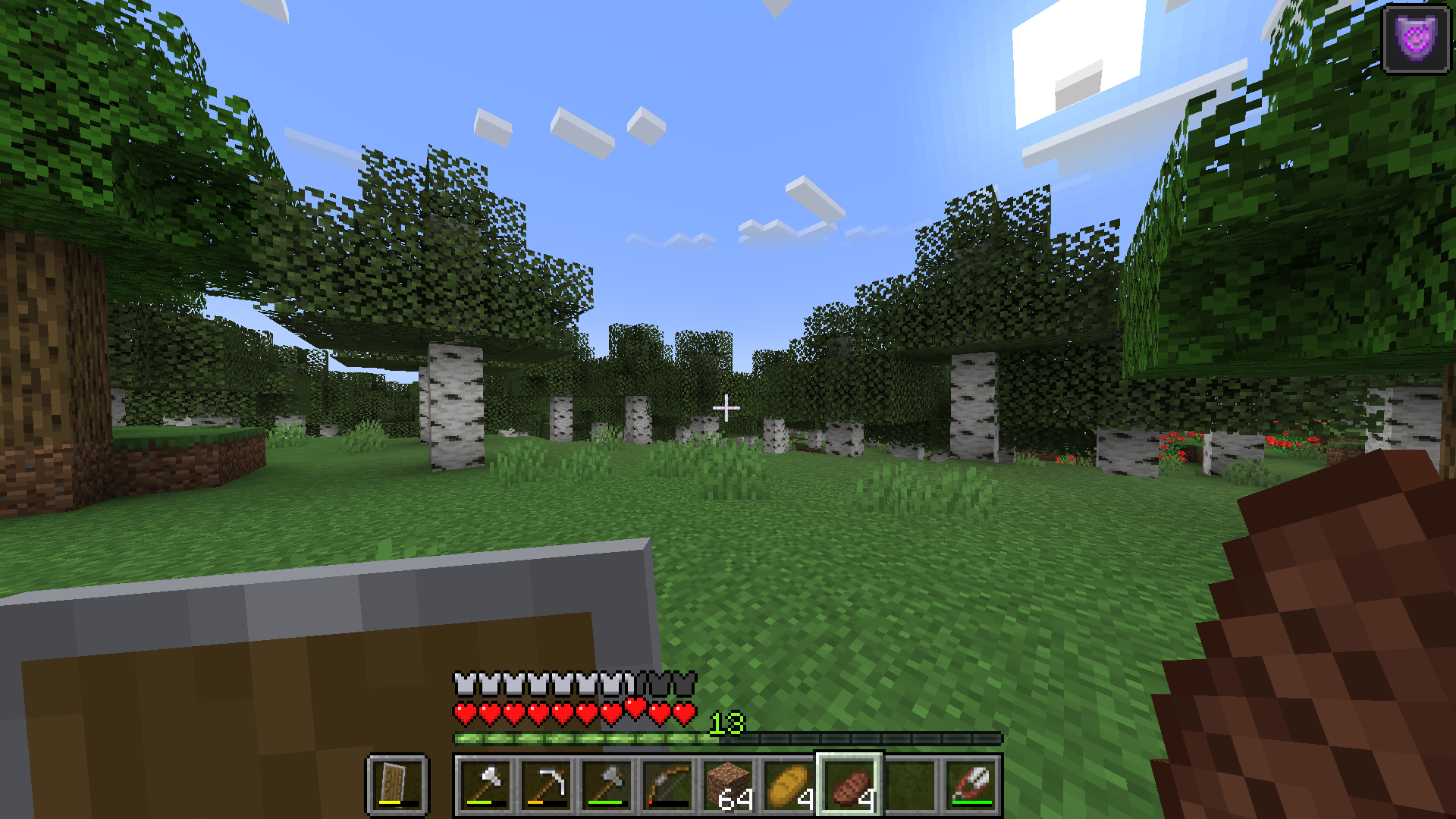Click the crosshair in the screen center
Viewport: 1456px width, 819px height.
(726, 408)
